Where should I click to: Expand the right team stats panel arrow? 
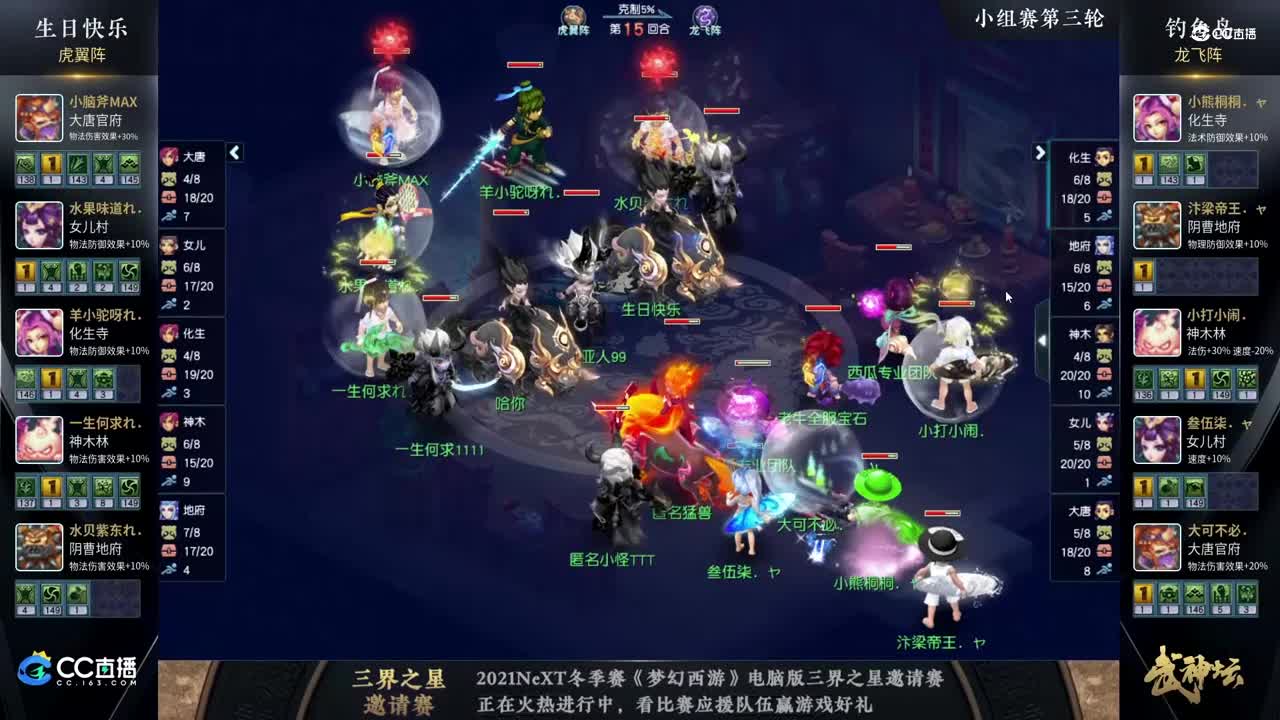(1039, 153)
